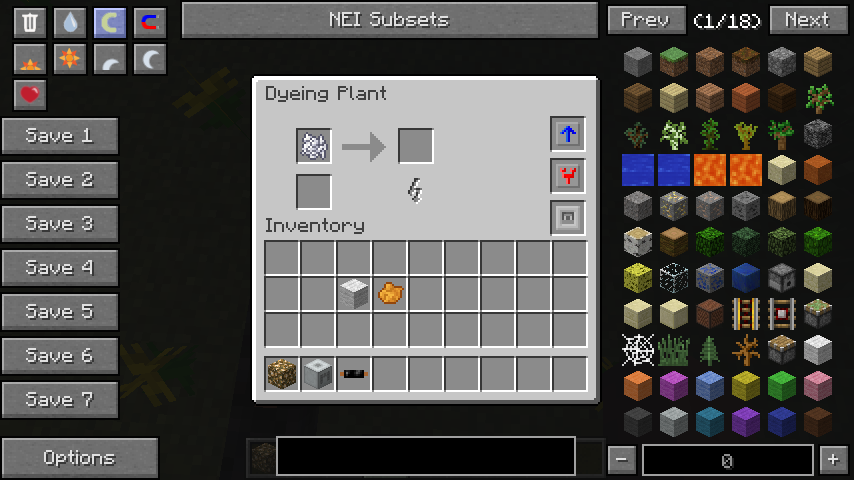Toggle rain with the water drop icon
The width and height of the screenshot is (854, 480).
(69, 22)
